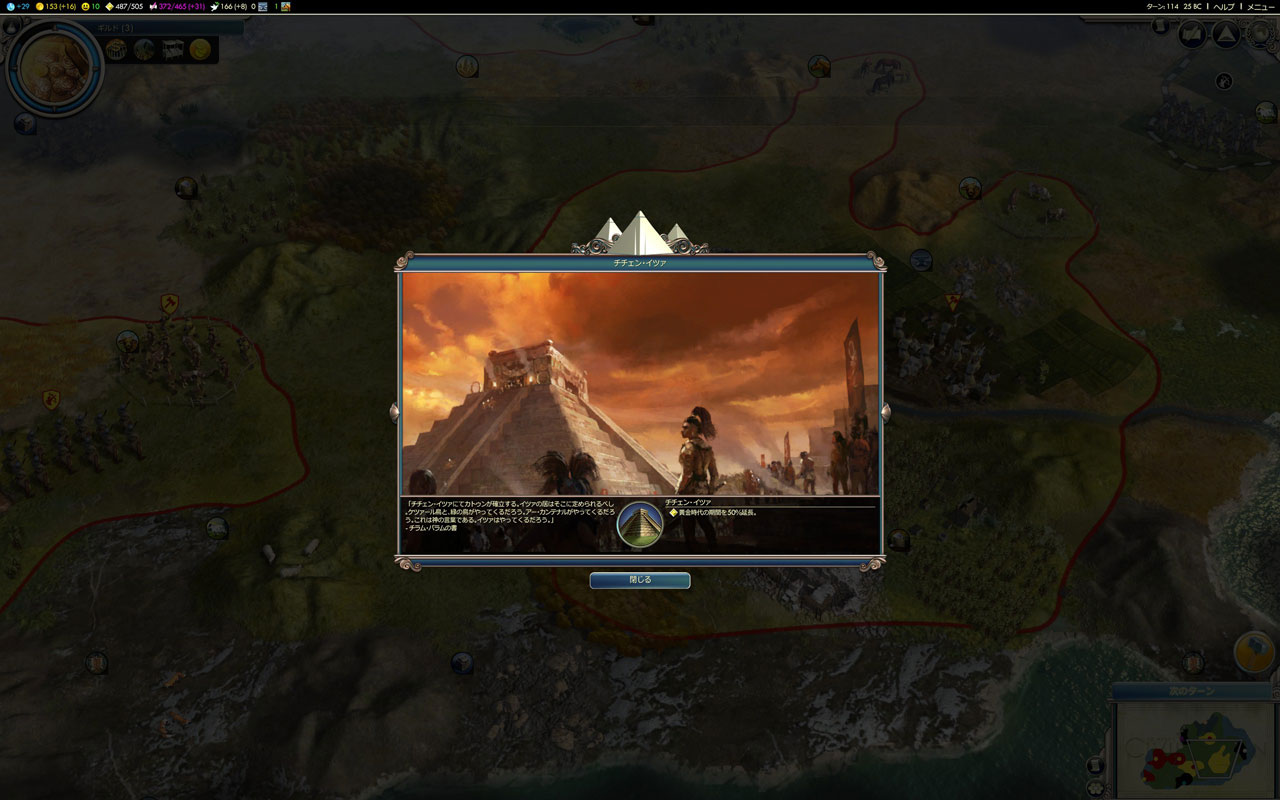1280x800 pixels.
Task: Open the diplomacy overview flag-map button
Action: click(1191, 35)
